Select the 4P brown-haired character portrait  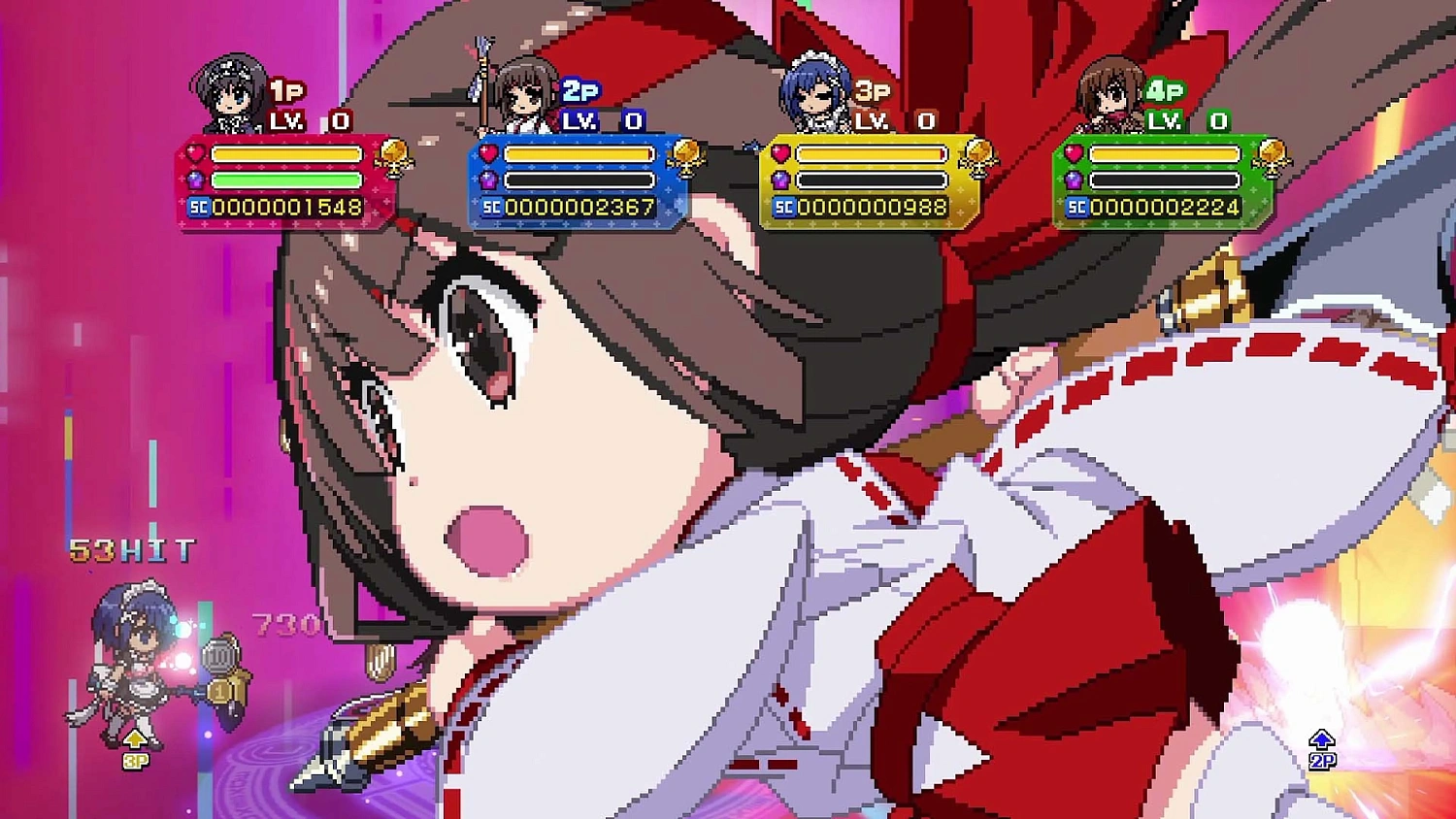pos(1112,92)
